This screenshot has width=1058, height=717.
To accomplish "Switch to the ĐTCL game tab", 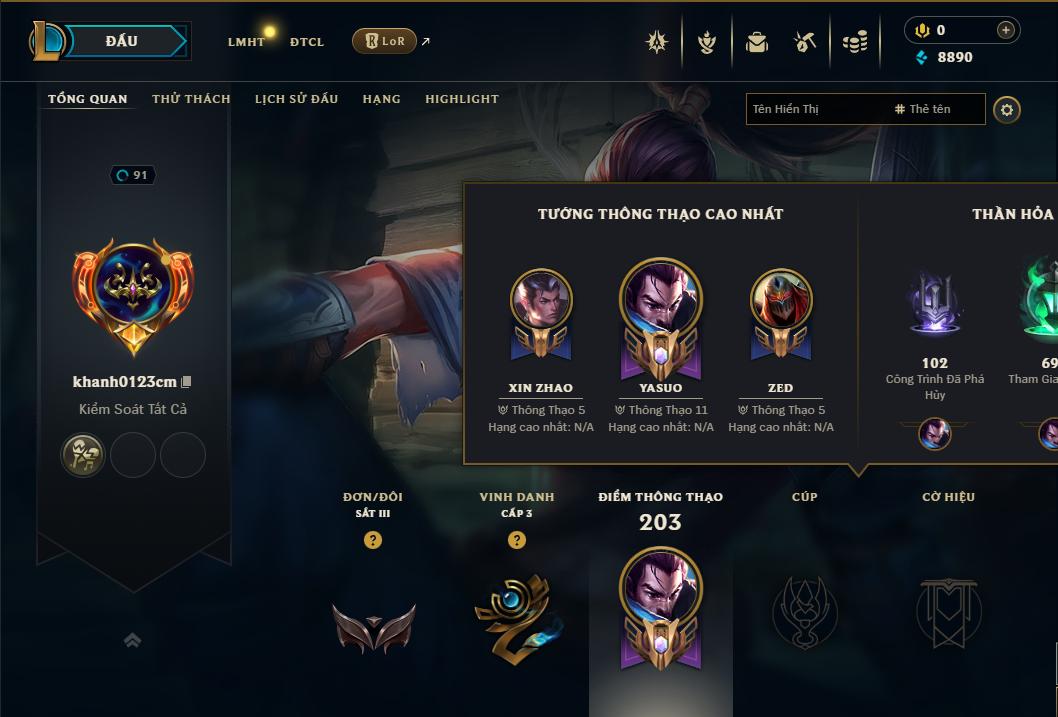I will pyautogui.click(x=307, y=42).
